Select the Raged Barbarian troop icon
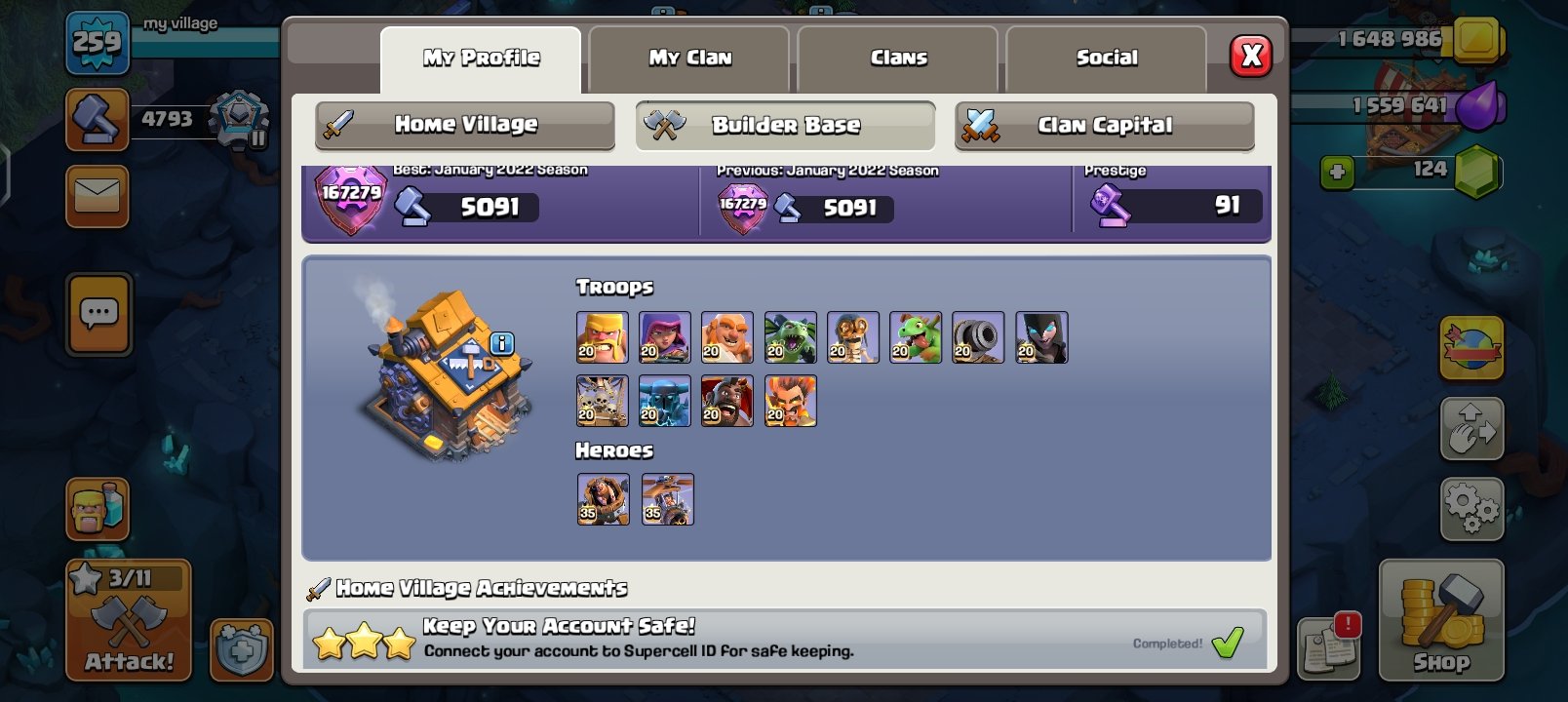Viewport: 1568px width, 702px height. [603, 336]
